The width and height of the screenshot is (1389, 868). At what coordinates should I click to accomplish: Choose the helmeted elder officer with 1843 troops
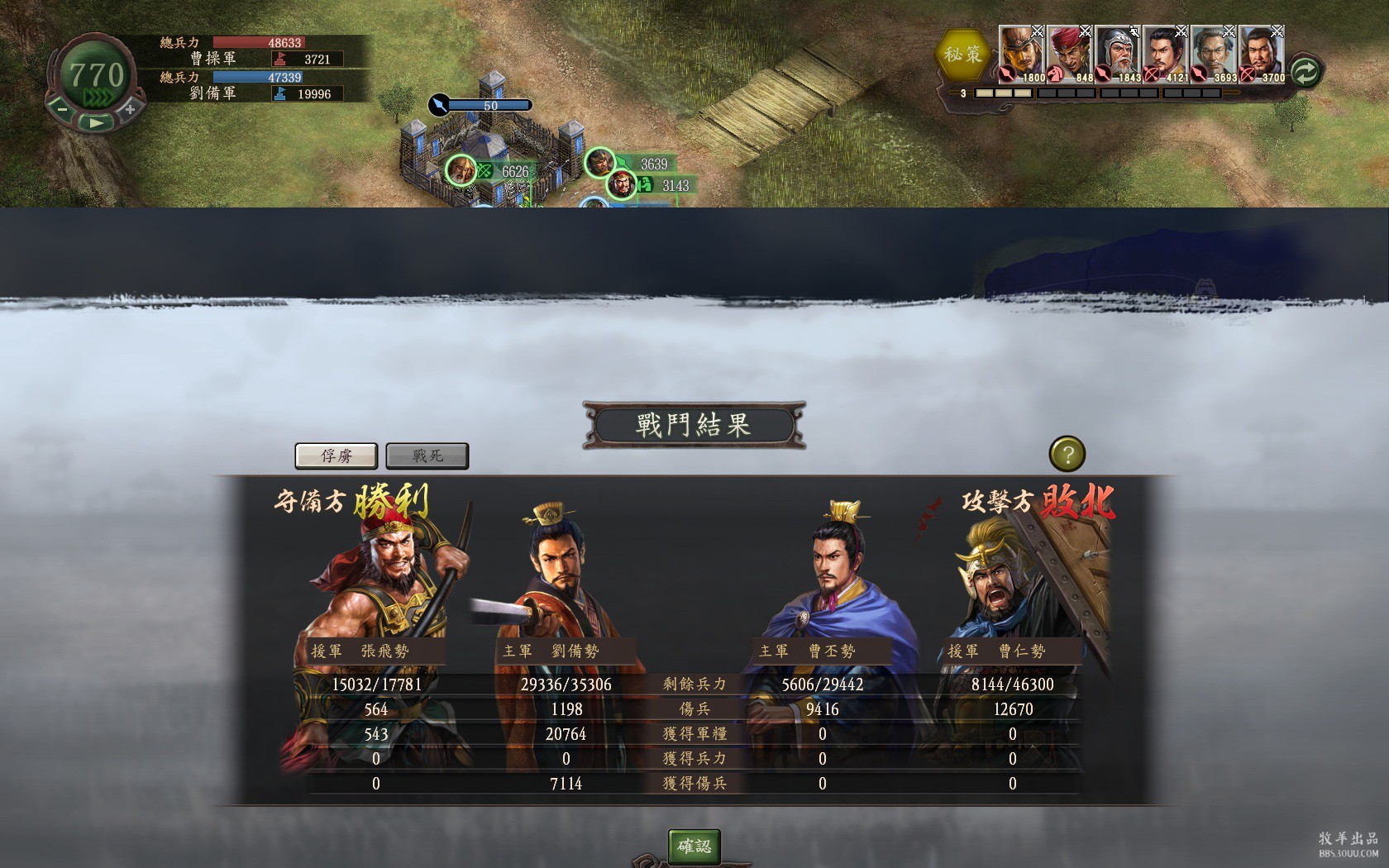pyautogui.click(x=1118, y=54)
